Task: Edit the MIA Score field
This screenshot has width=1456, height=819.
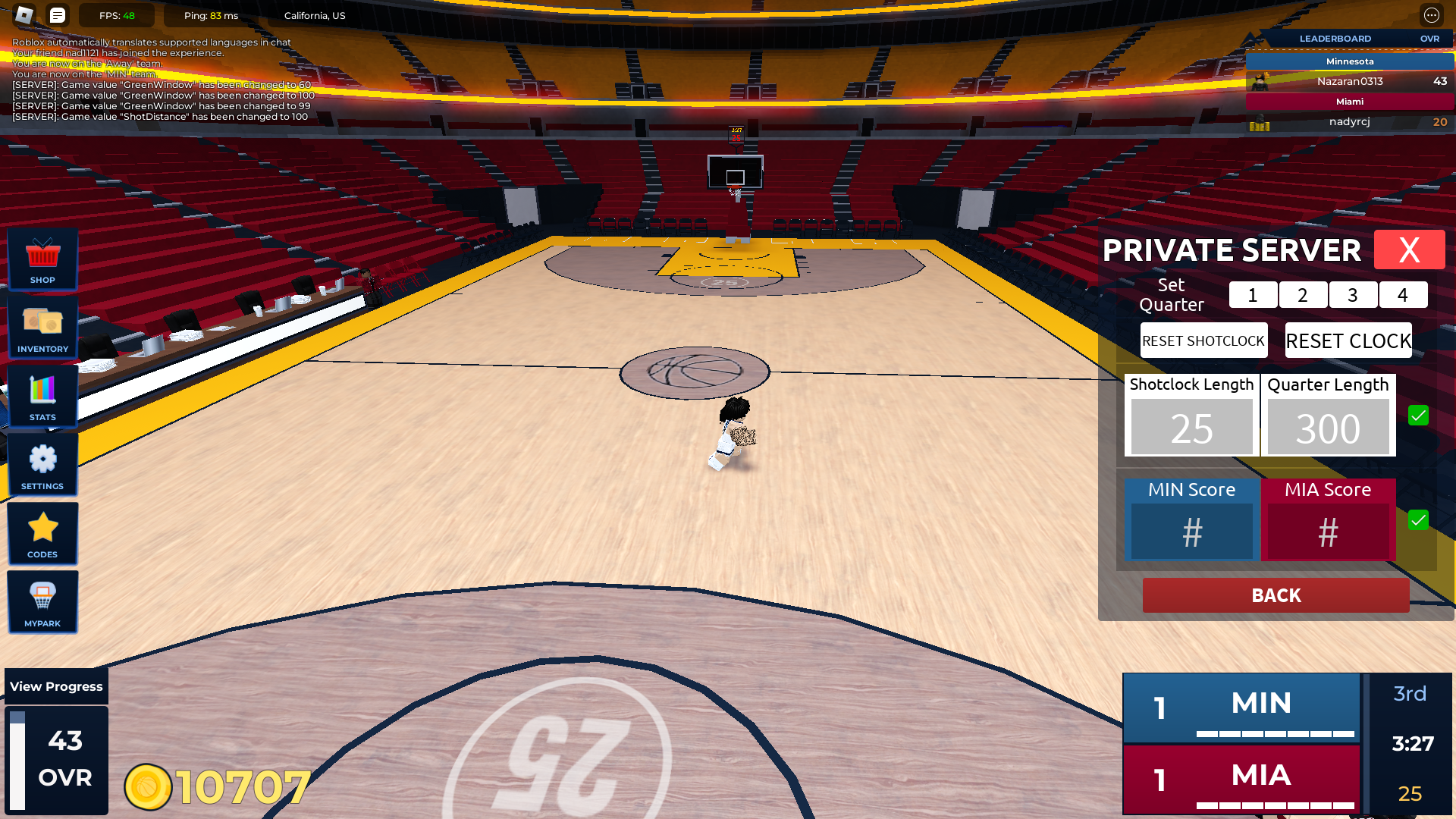Action: pos(1328,532)
